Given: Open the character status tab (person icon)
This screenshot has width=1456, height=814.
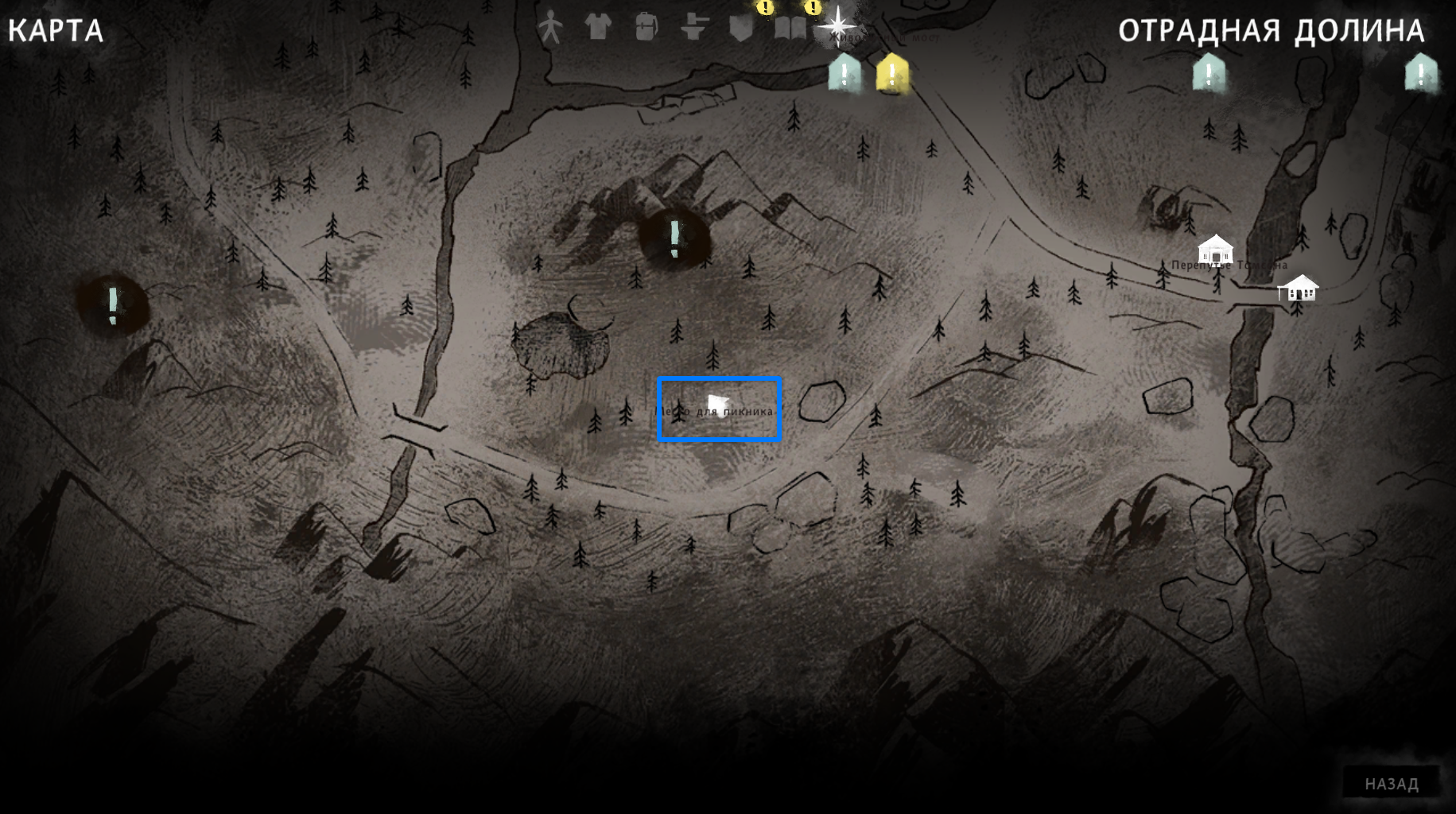Looking at the screenshot, I should [x=549, y=27].
